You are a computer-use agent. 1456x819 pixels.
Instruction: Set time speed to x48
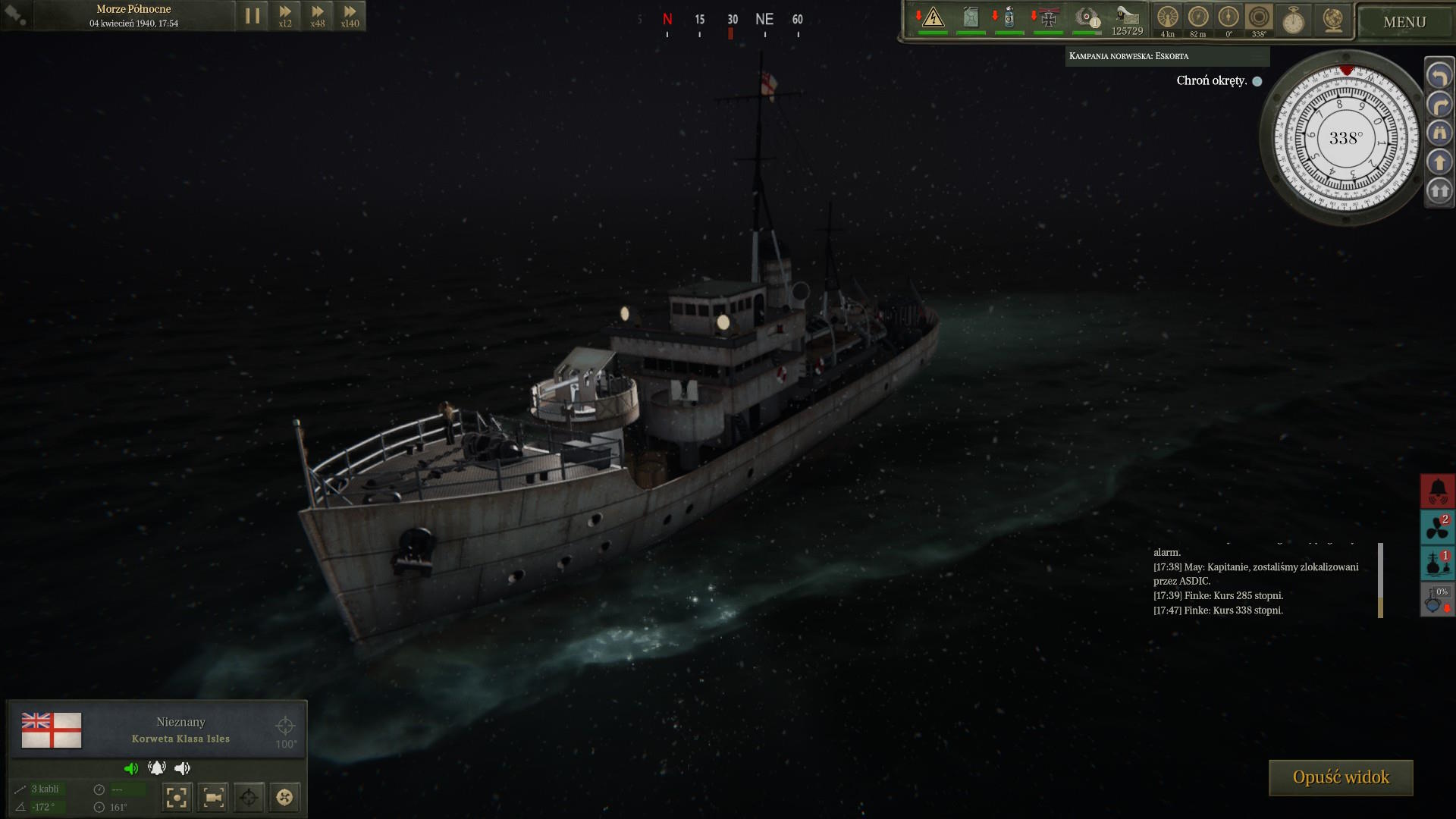(x=318, y=16)
